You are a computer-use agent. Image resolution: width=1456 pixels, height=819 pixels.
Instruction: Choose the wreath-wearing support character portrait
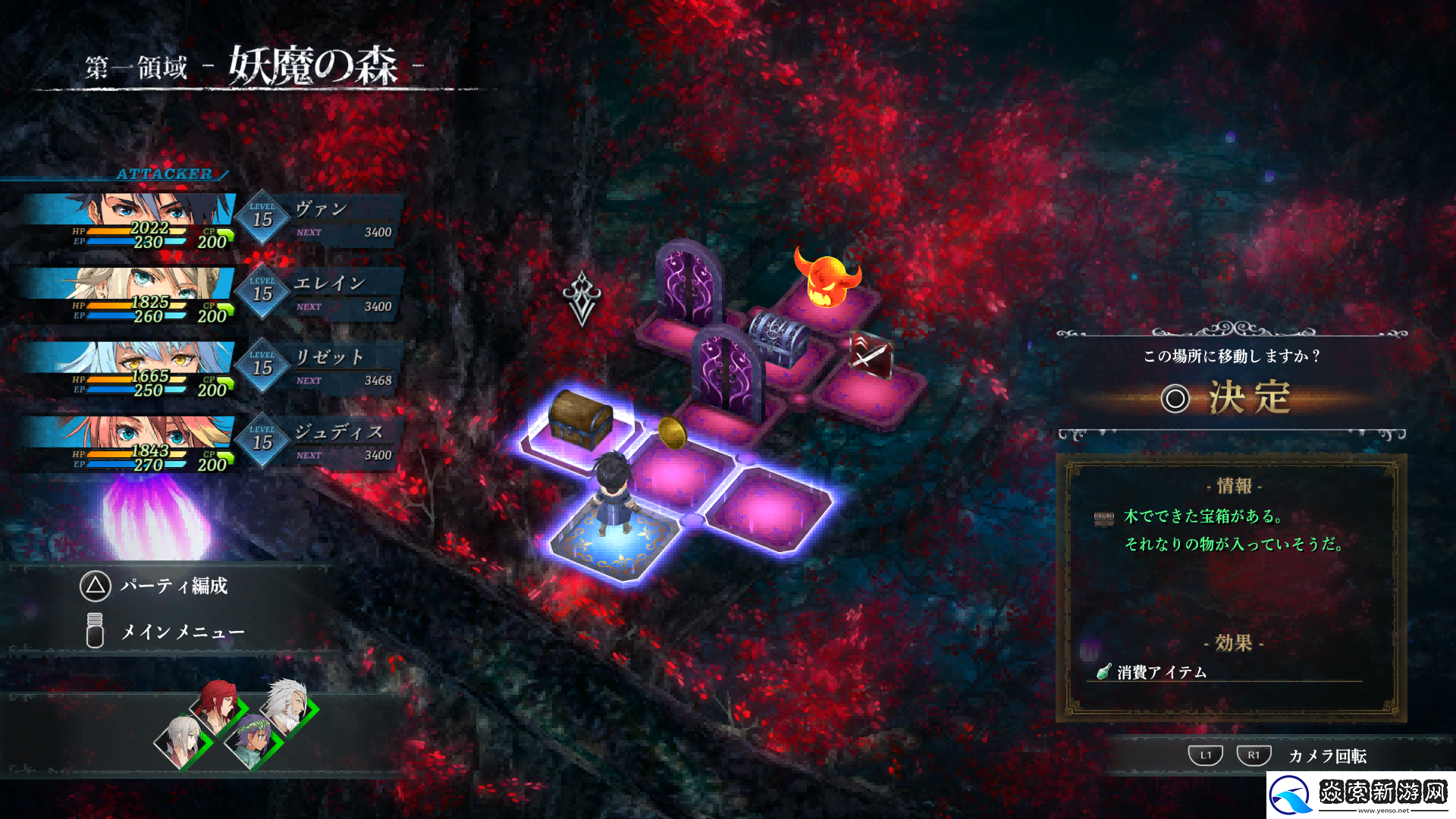(252, 741)
